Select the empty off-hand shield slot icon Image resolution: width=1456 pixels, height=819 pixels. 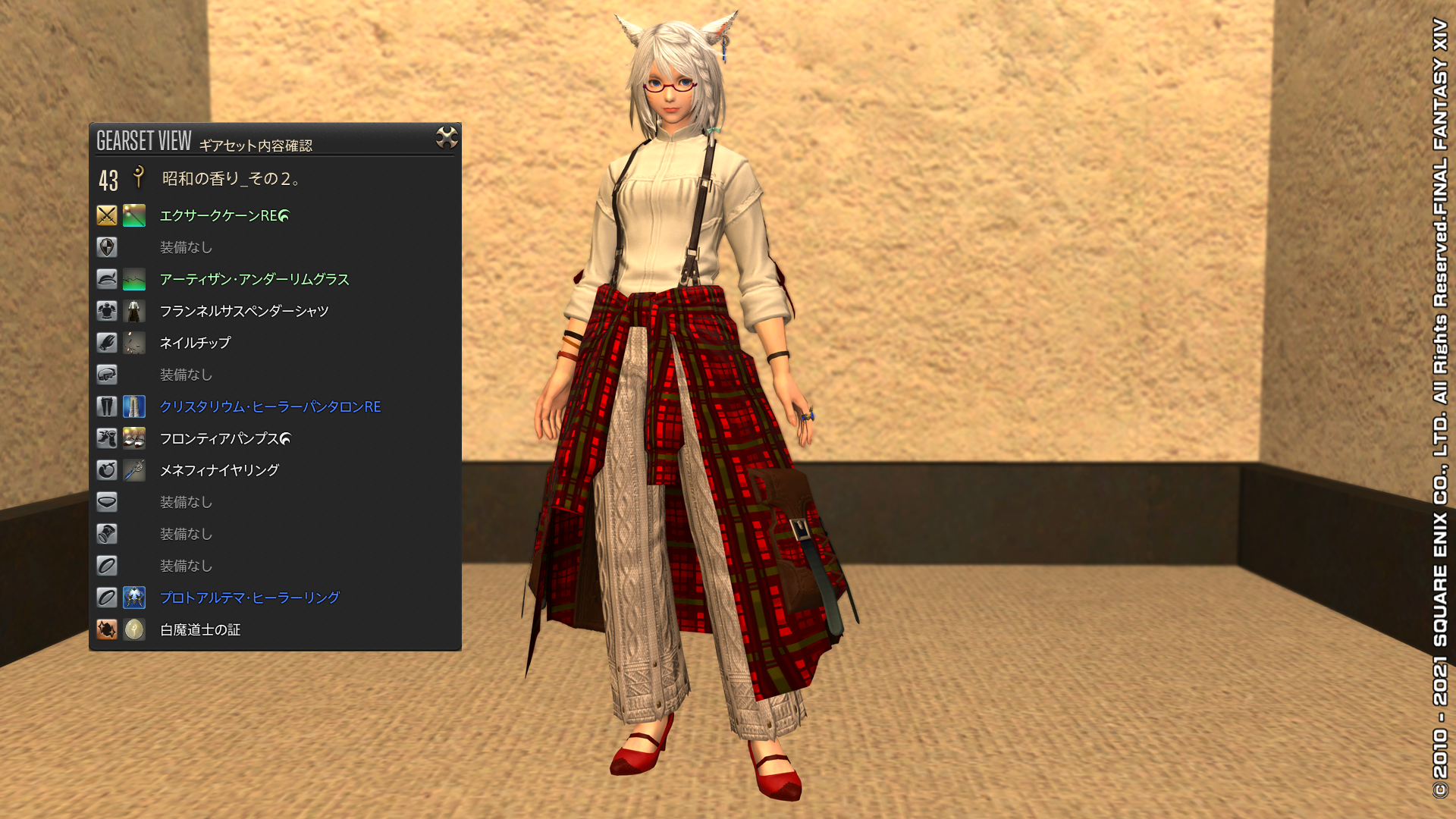[x=106, y=247]
